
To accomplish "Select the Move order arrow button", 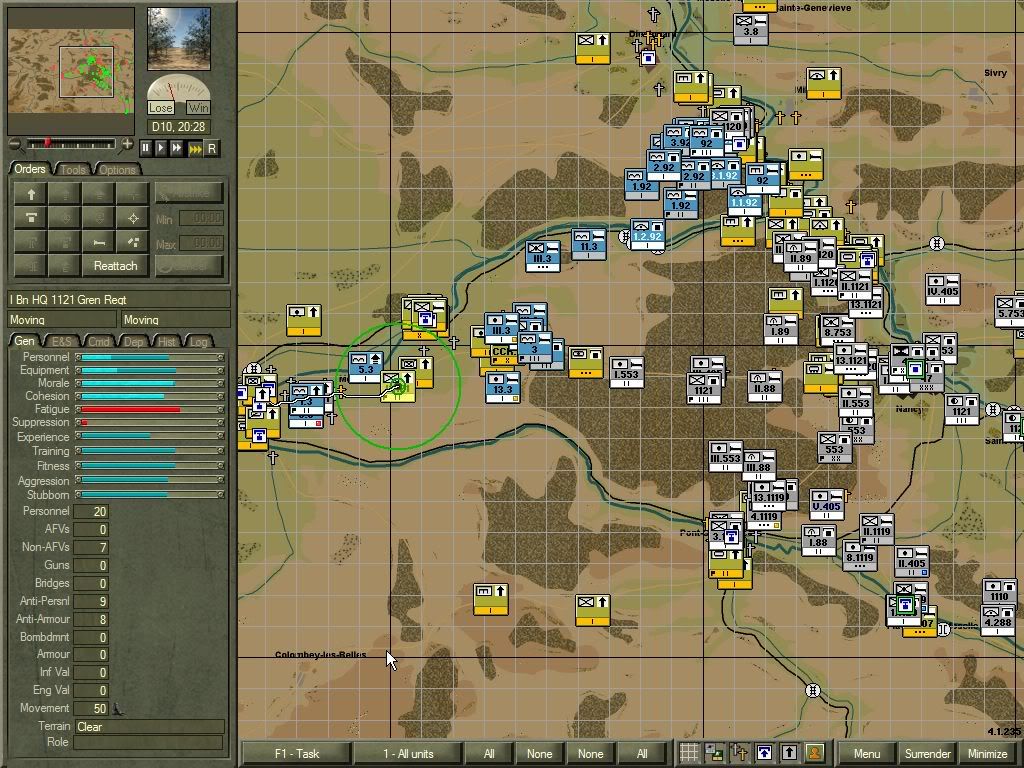I will [x=31, y=194].
